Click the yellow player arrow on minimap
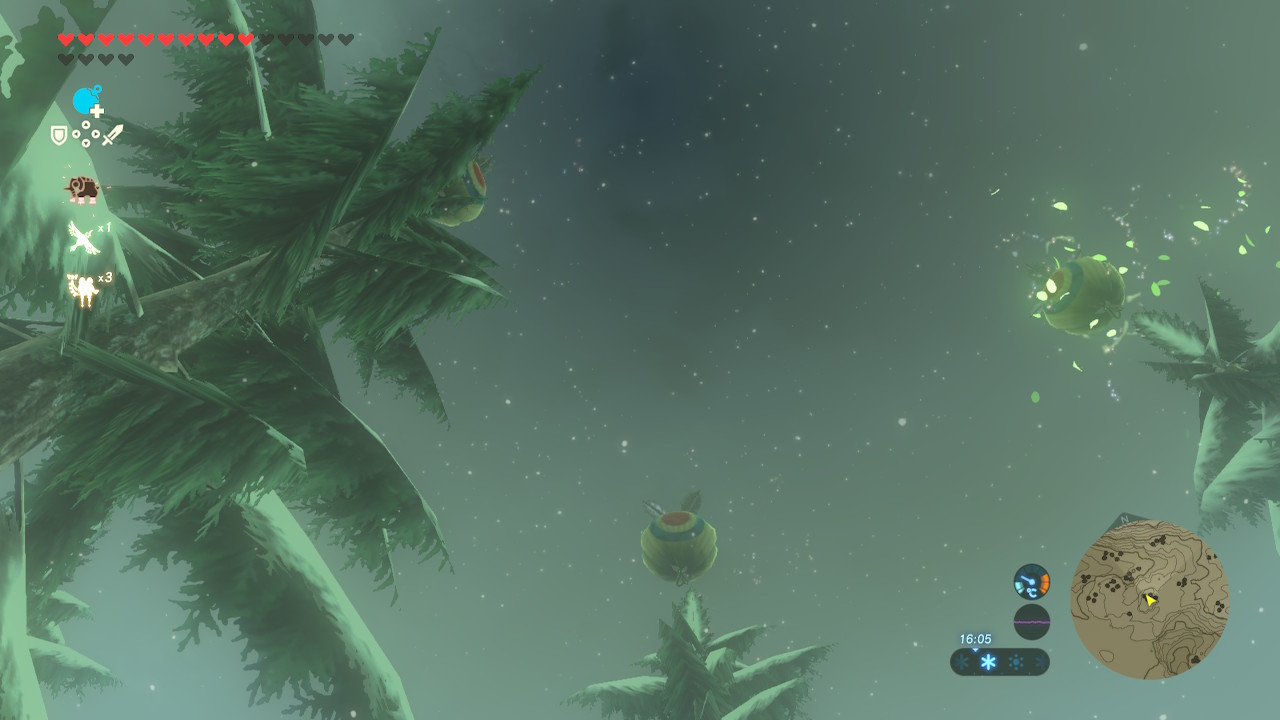 click(x=1150, y=600)
